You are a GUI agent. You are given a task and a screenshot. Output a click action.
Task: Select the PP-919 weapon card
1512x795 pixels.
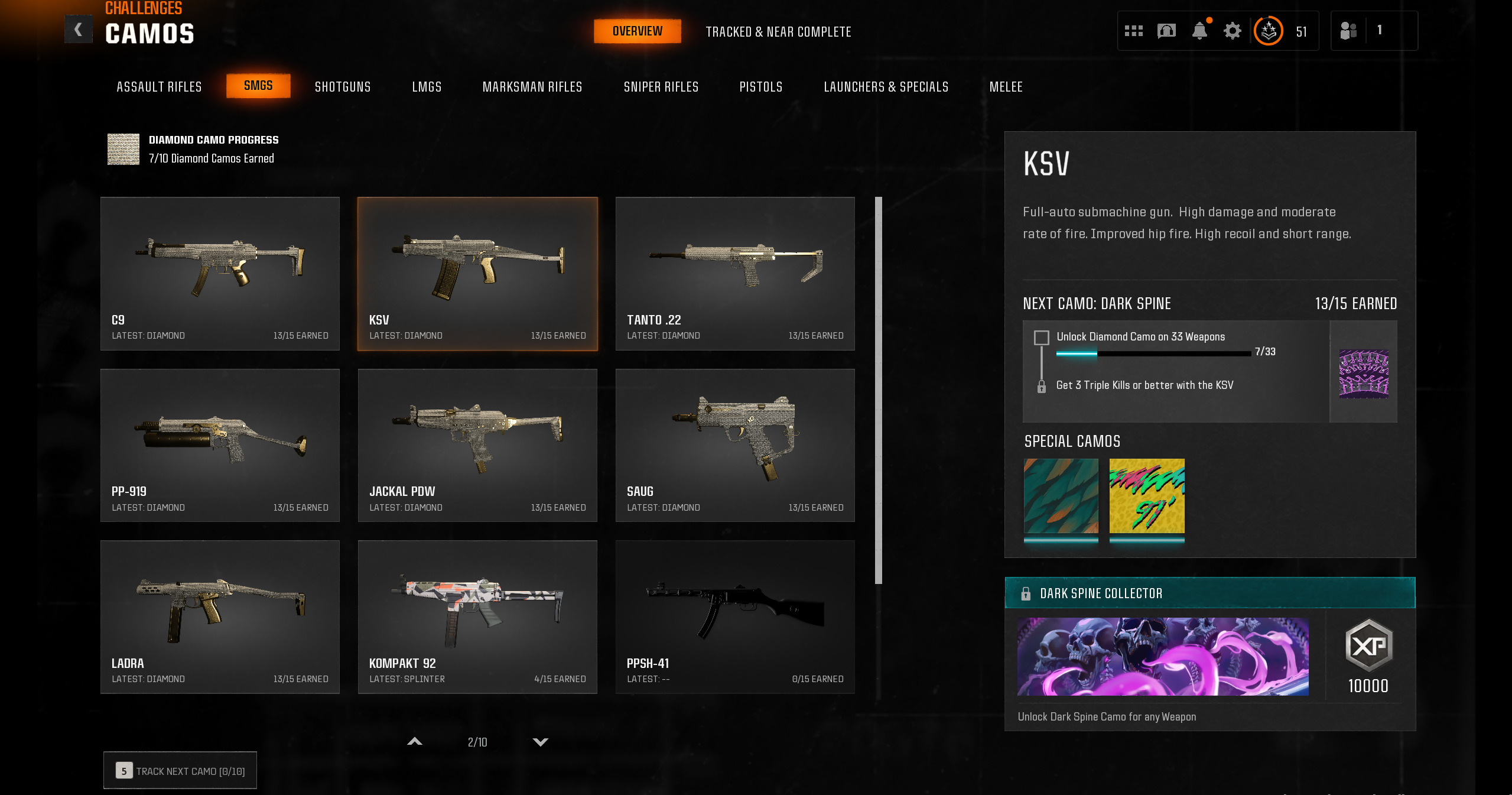(220, 445)
